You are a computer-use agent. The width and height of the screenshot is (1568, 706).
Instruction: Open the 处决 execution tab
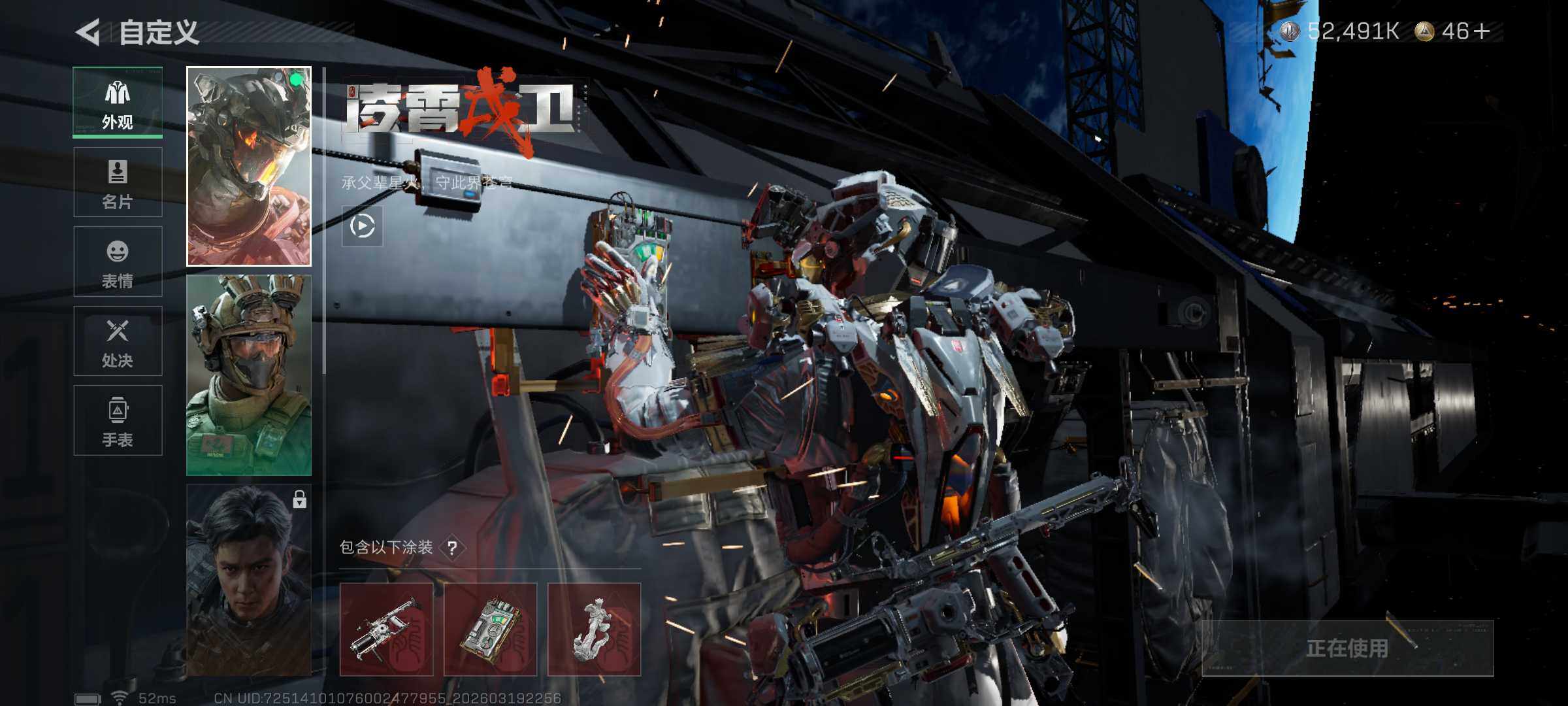[118, 341]
